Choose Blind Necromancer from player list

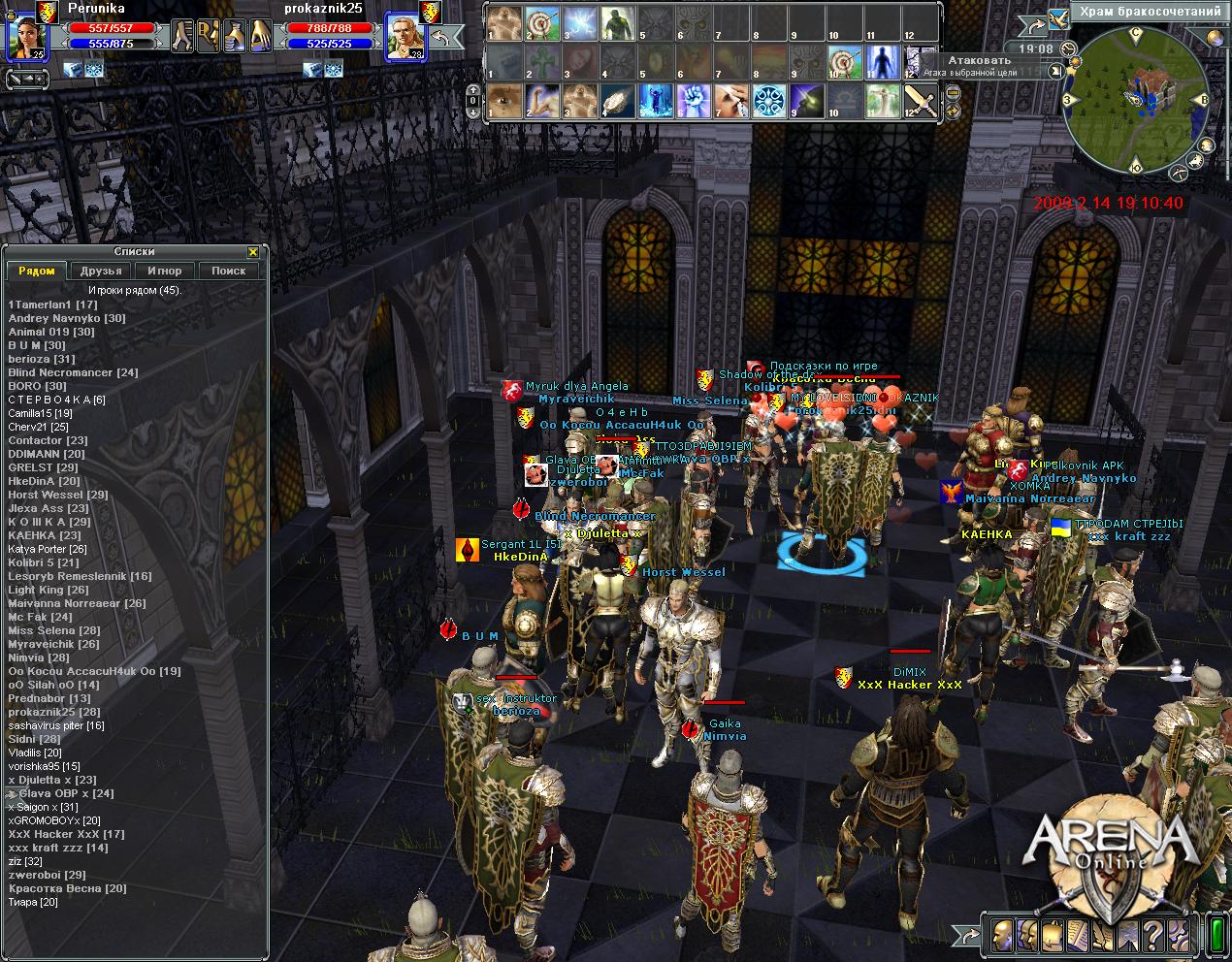(73, 372)
